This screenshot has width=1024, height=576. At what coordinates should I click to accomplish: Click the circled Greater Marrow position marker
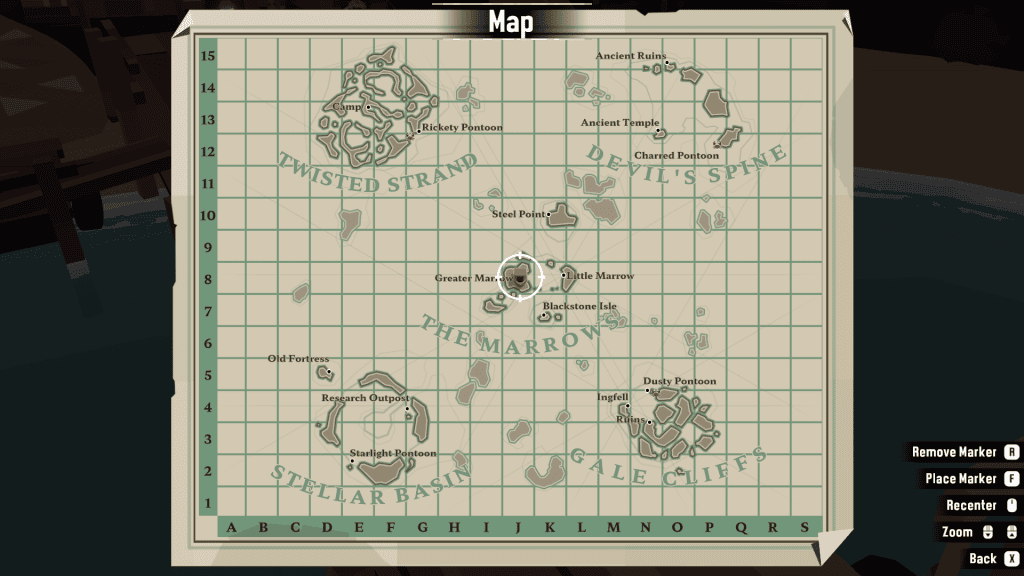(520, 278)
